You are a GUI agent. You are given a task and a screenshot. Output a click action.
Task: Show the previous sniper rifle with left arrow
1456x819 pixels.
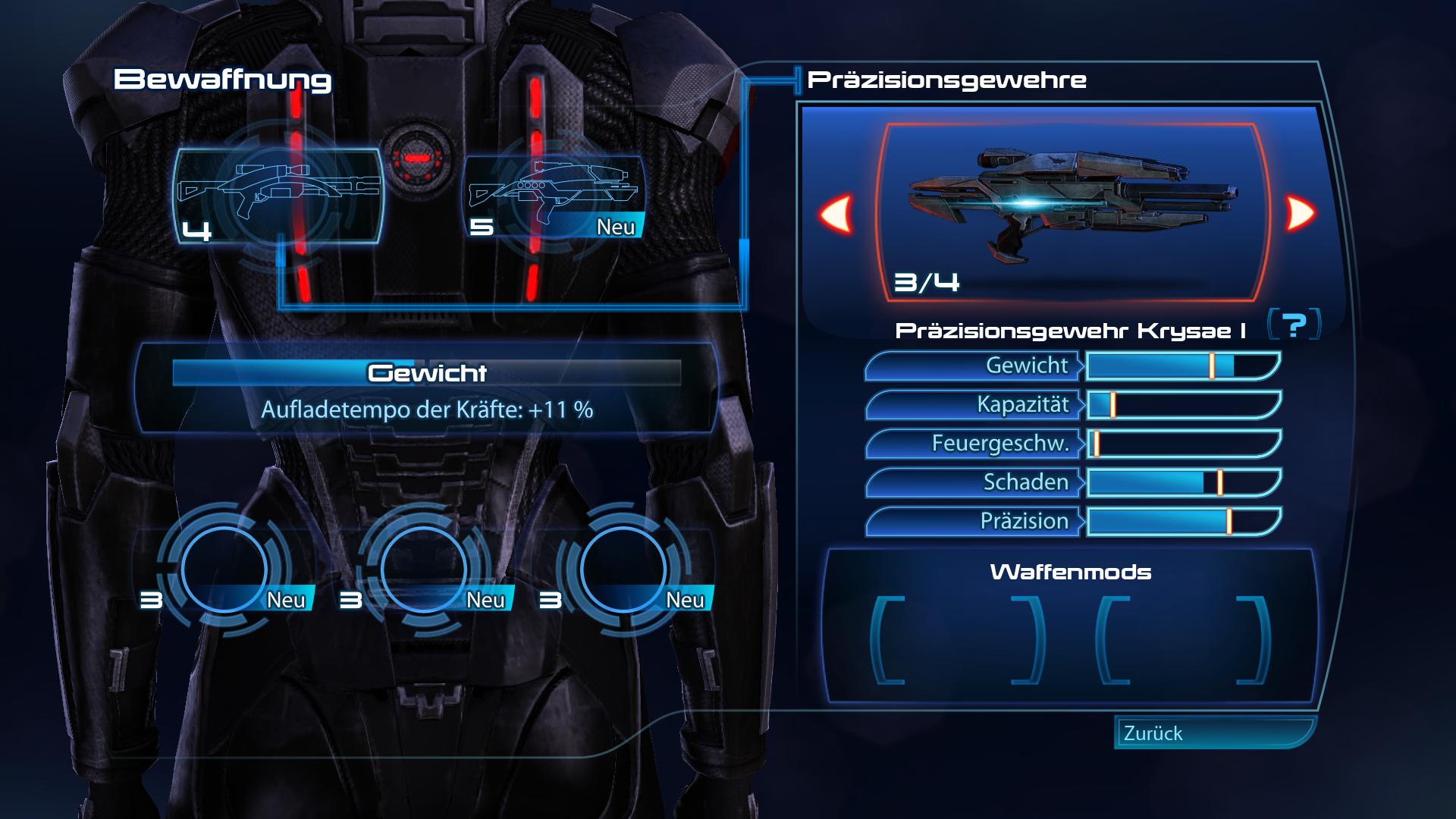pos(836,214)
